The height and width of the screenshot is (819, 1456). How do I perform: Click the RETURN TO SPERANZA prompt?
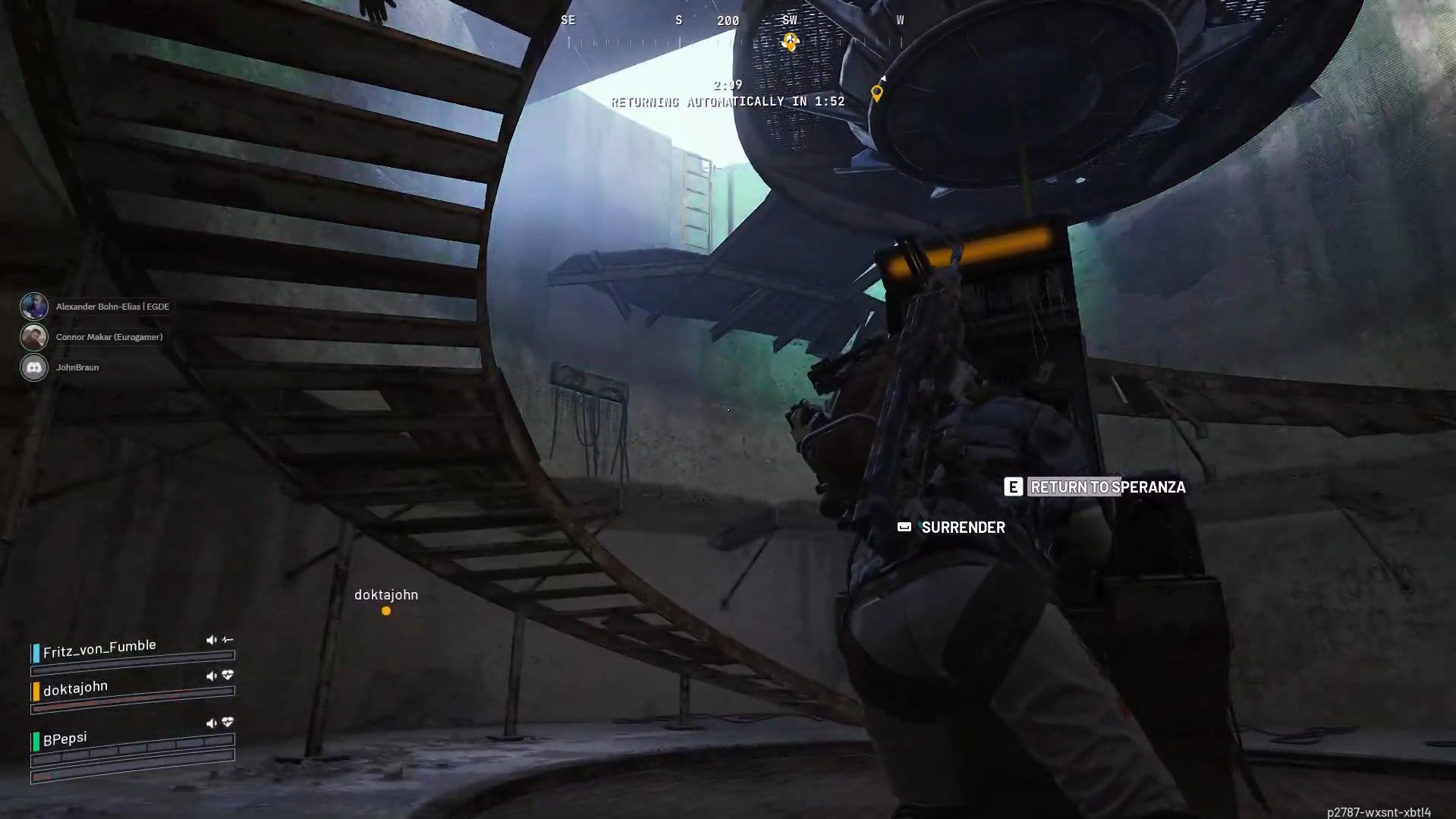pyautogui.click(x=1107, y=487)
